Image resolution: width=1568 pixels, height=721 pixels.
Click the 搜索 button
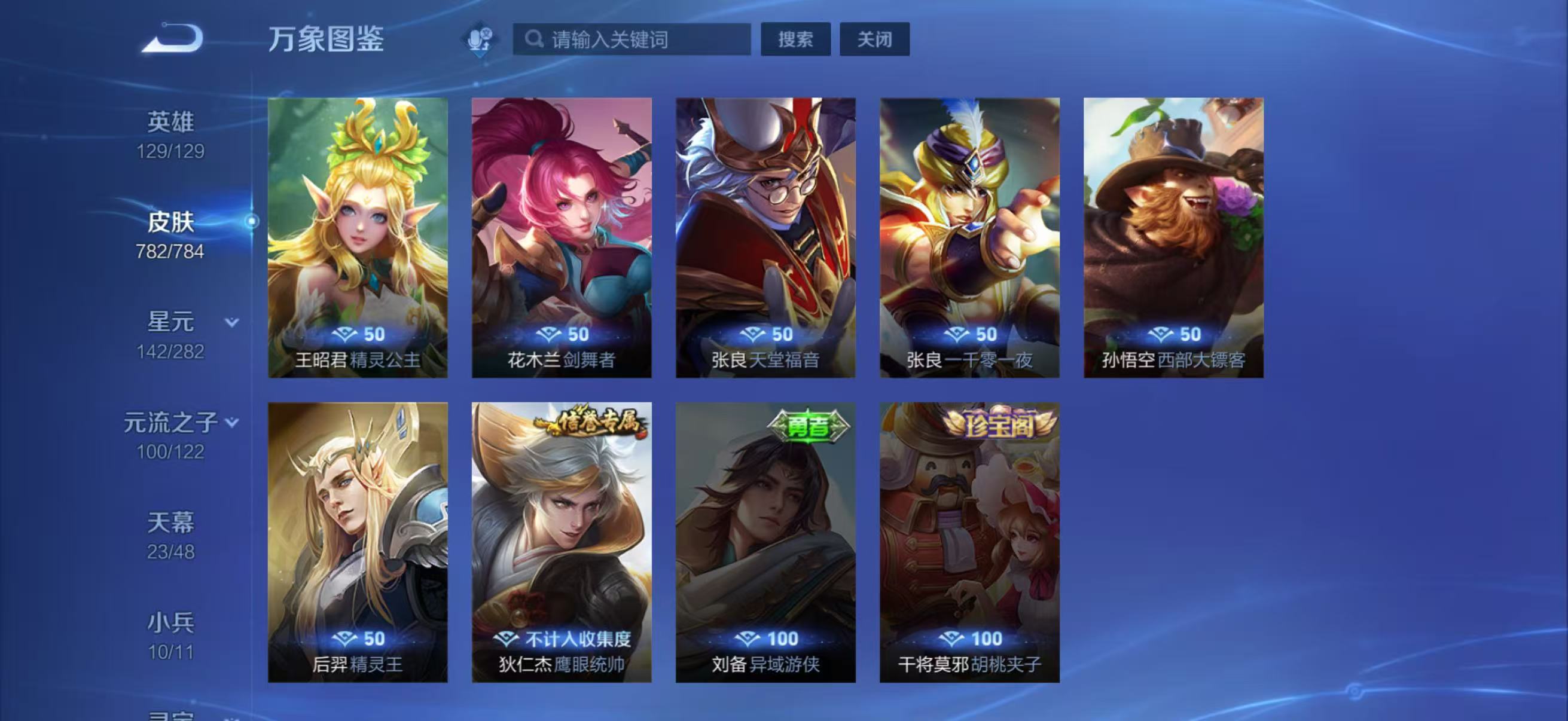pyautogui.click(x=795, y=39)
